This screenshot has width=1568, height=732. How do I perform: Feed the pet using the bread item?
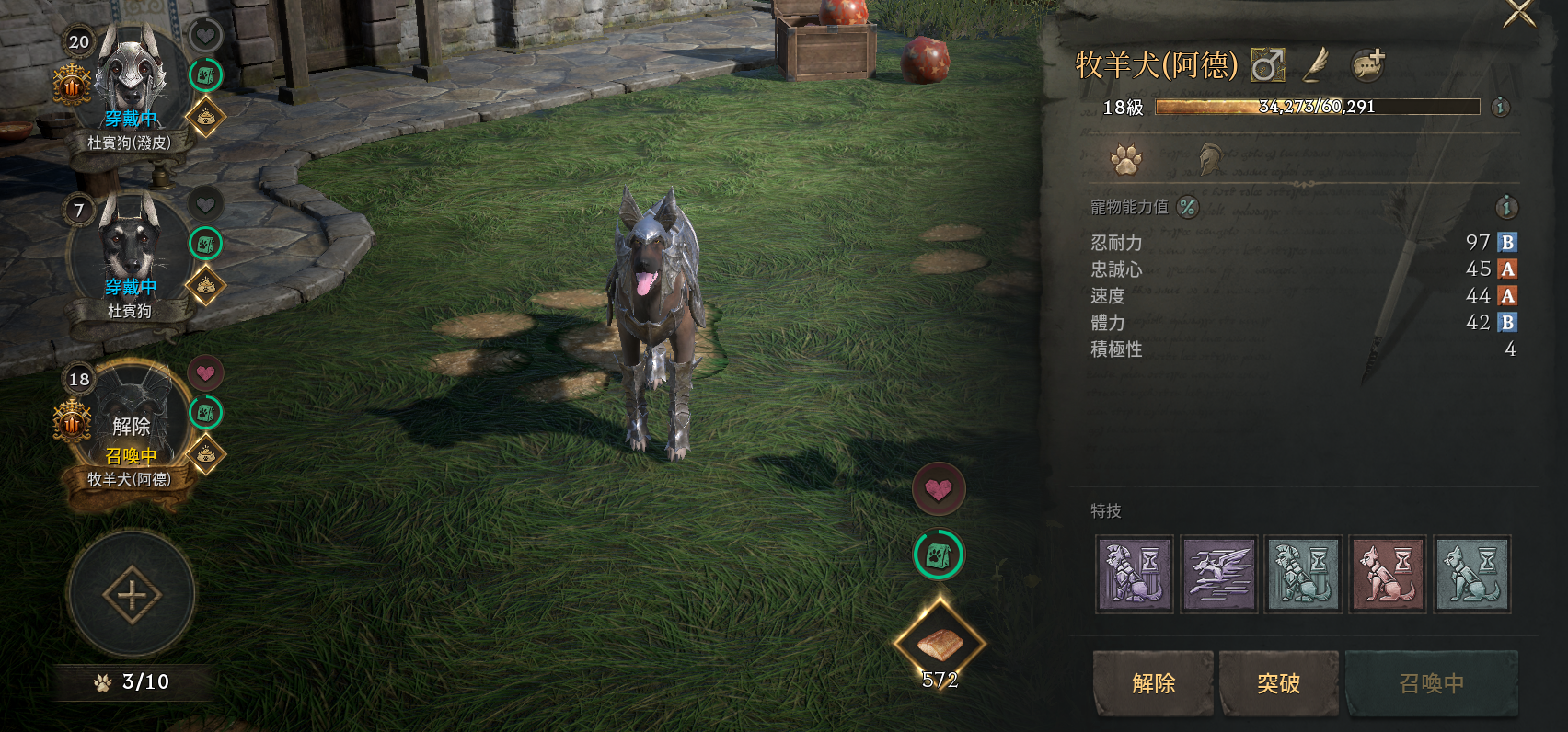click(940, 643)
